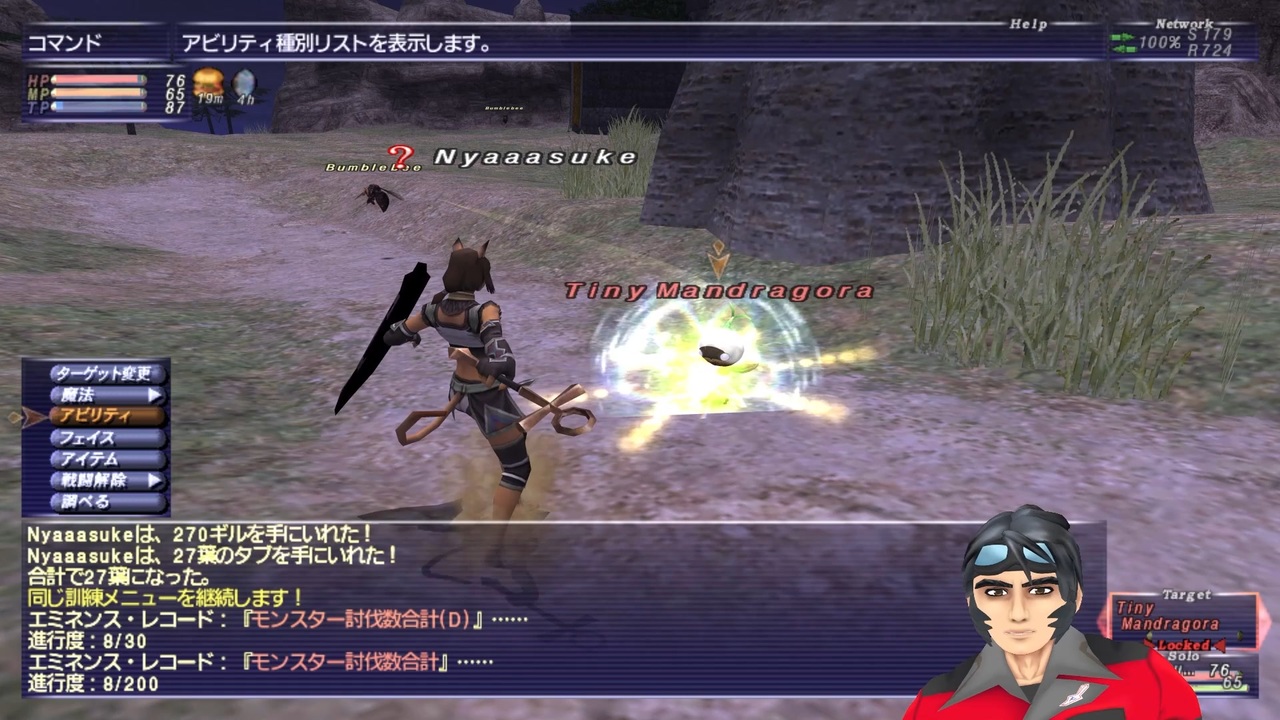Viewport: 1280px width, 720px height.
Task: Click the food buff icon showing 19m remaining
Action: point(209,84)
